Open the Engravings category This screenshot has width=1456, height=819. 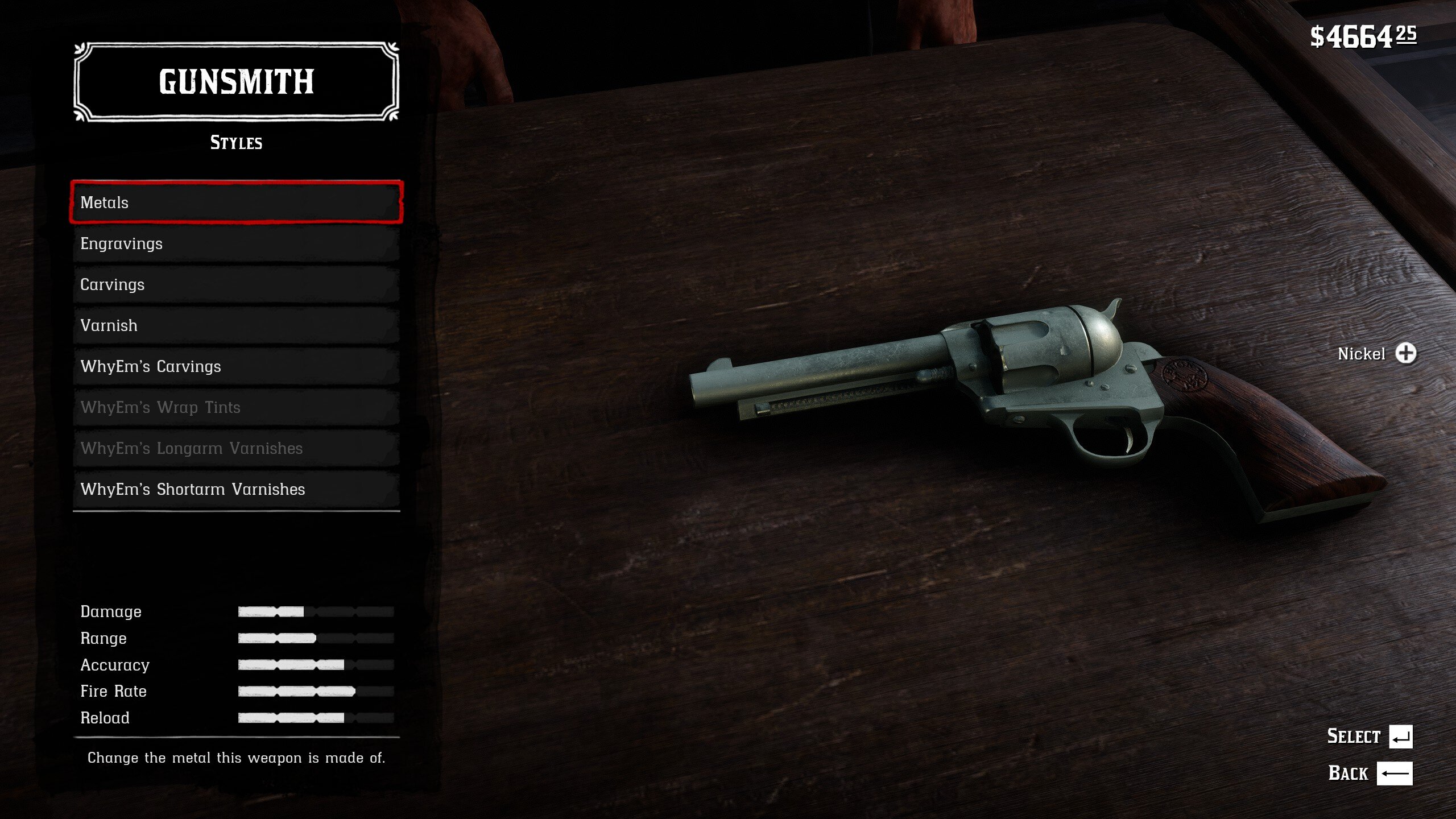(236, 243)
